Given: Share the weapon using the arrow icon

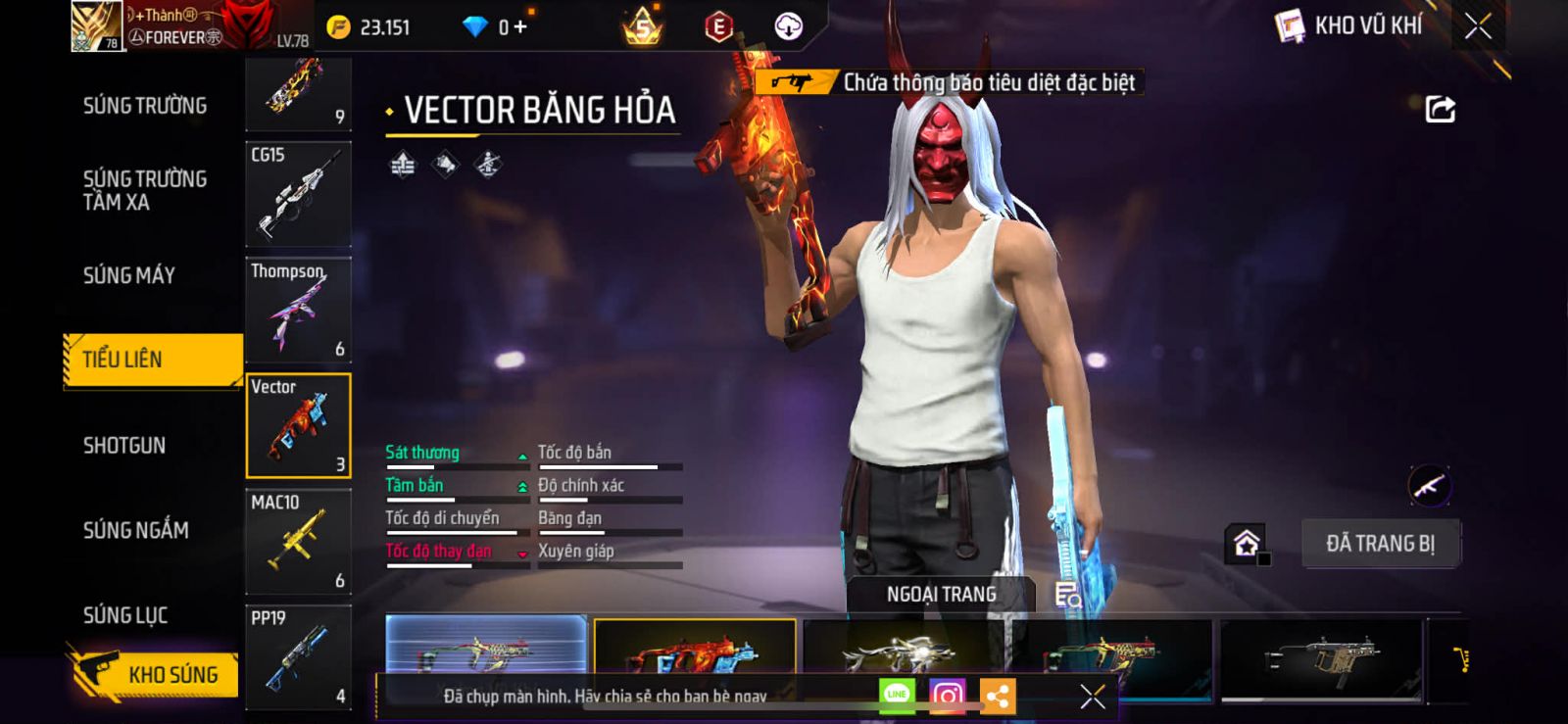Looking at the screenshot, I should coord(1440,109).
